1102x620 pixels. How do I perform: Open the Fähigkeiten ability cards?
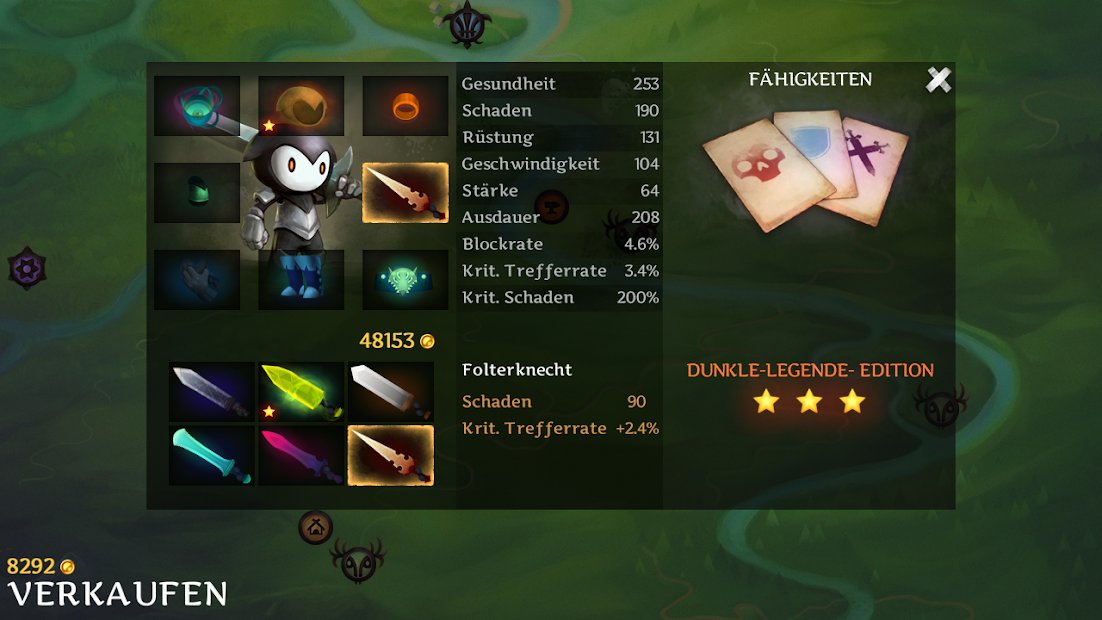pyautogui.click(x=806, y=170)
